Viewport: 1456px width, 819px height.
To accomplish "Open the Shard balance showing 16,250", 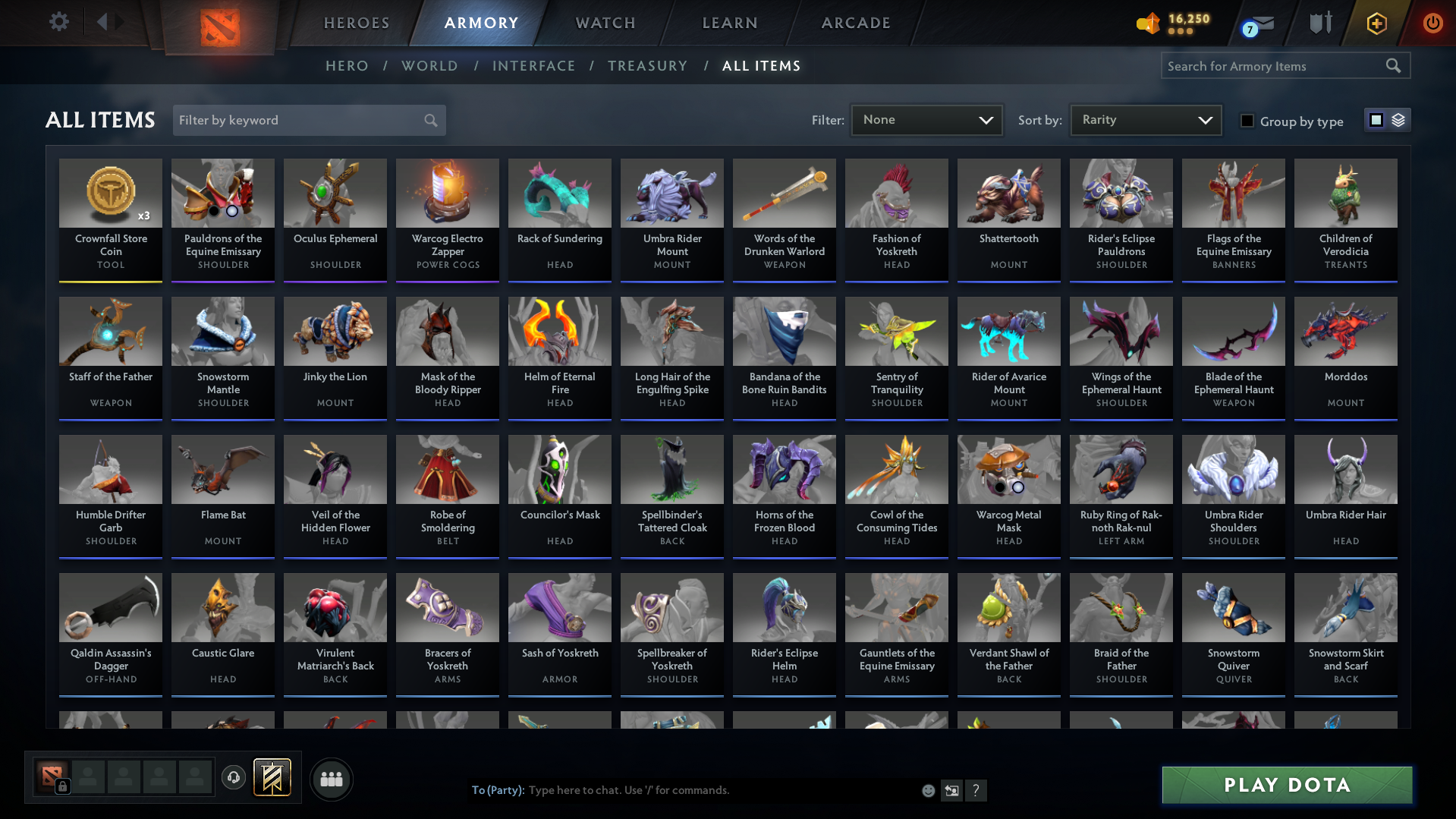I will pyautogui.click(x=1171, y=23).
